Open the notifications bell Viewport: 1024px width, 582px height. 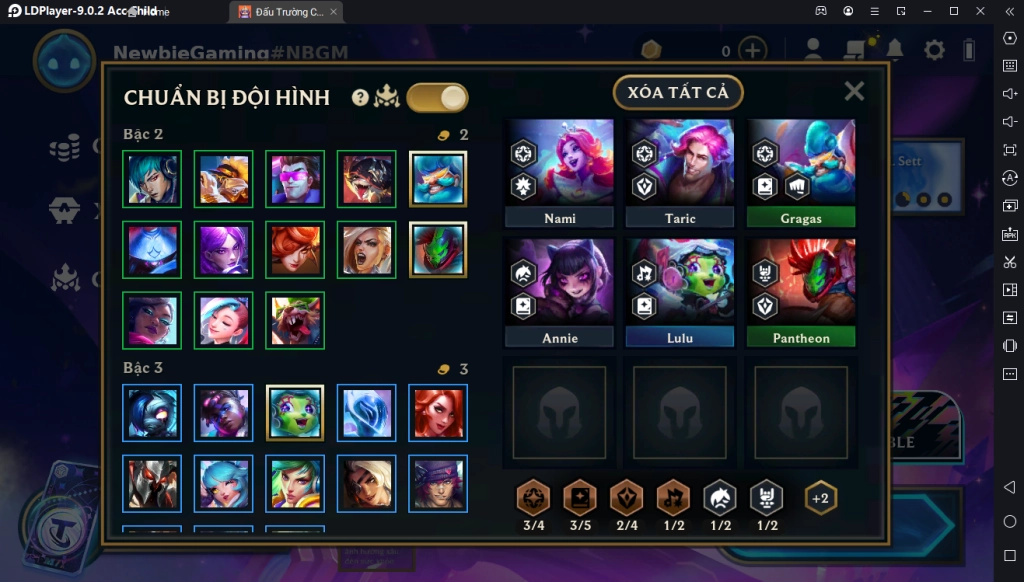(894, 50)
